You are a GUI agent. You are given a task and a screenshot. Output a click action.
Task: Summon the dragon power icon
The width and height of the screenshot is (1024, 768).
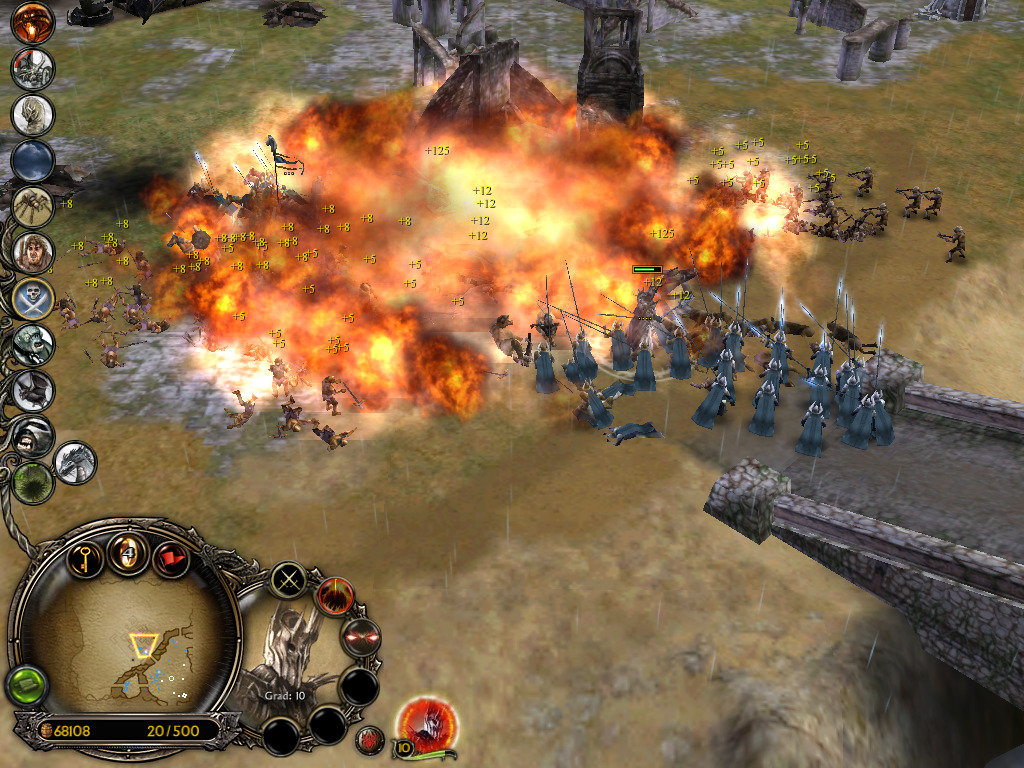[x=75, y=462]
